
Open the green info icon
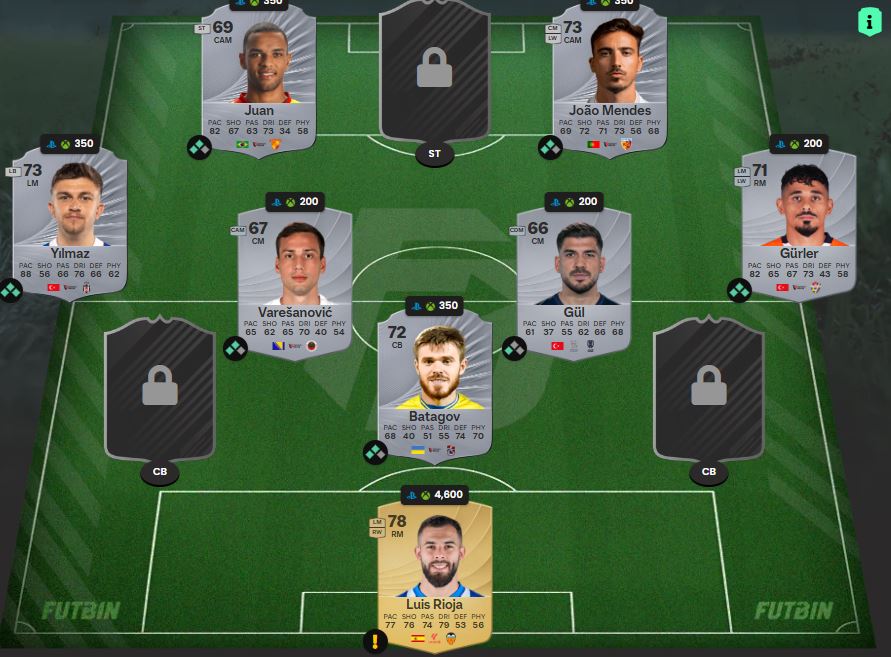[x=866, y=21]
